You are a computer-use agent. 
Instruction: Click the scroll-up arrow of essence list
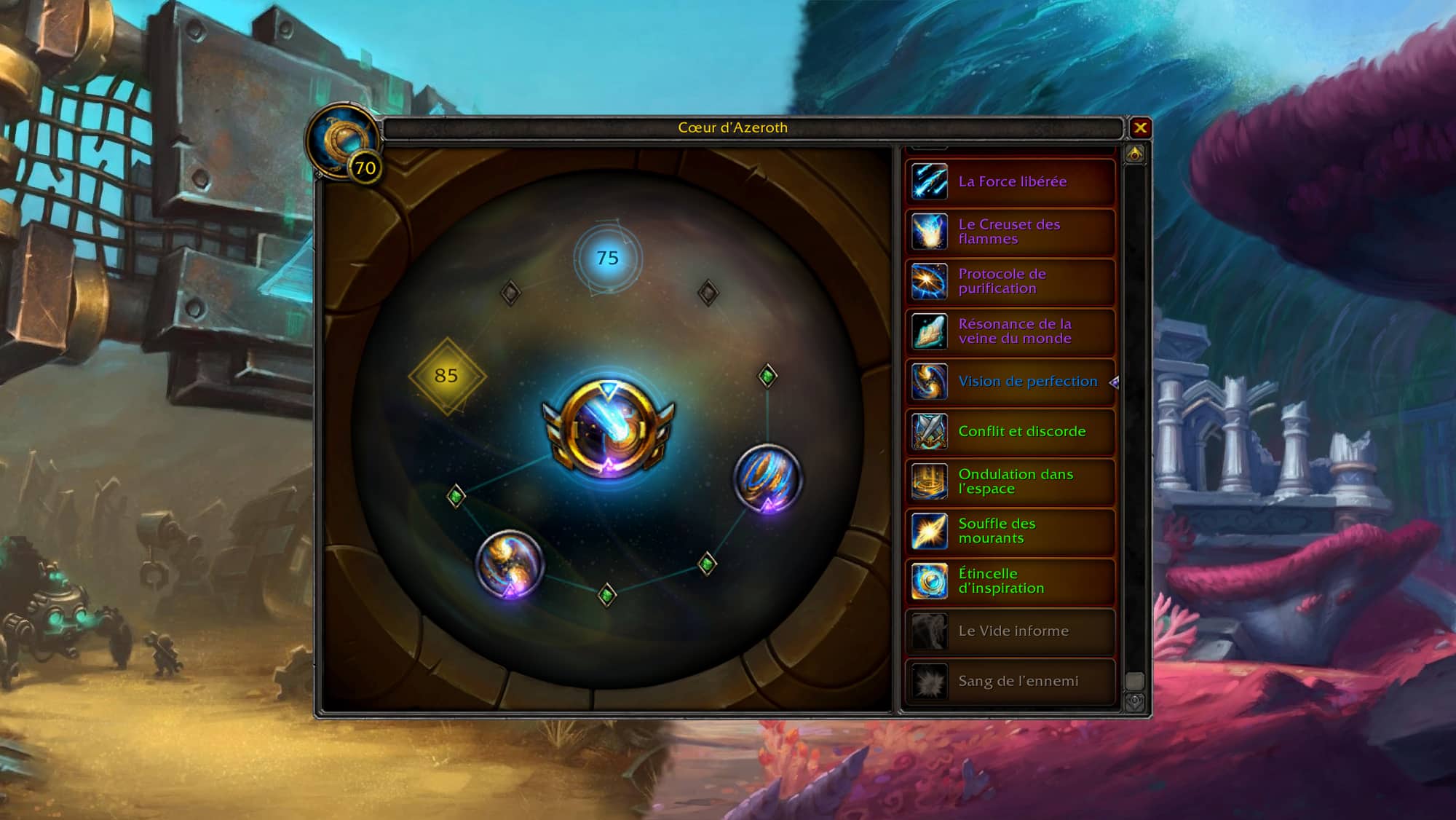tap(1135, 154)
